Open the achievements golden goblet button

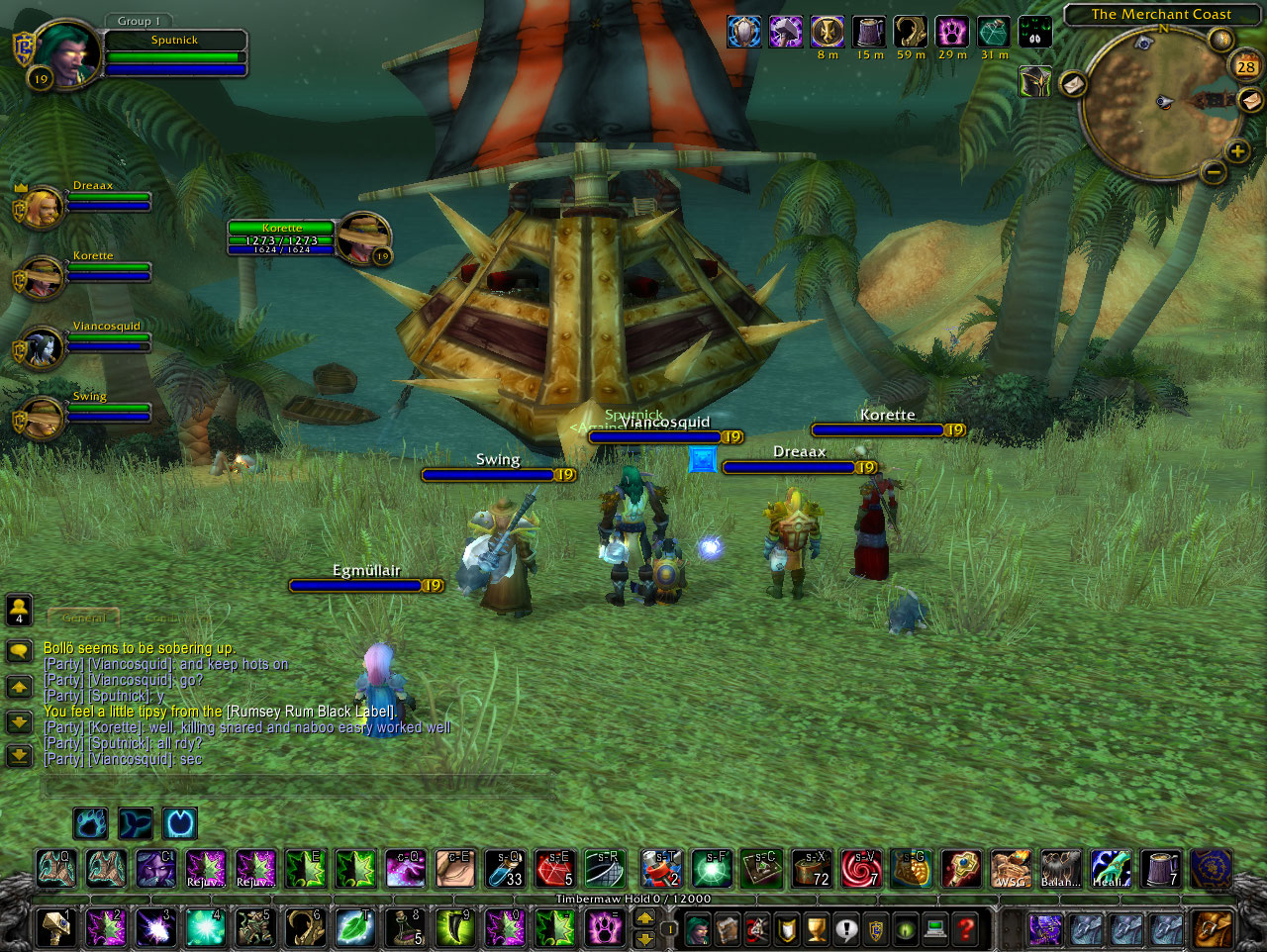[x=817, y=928]
